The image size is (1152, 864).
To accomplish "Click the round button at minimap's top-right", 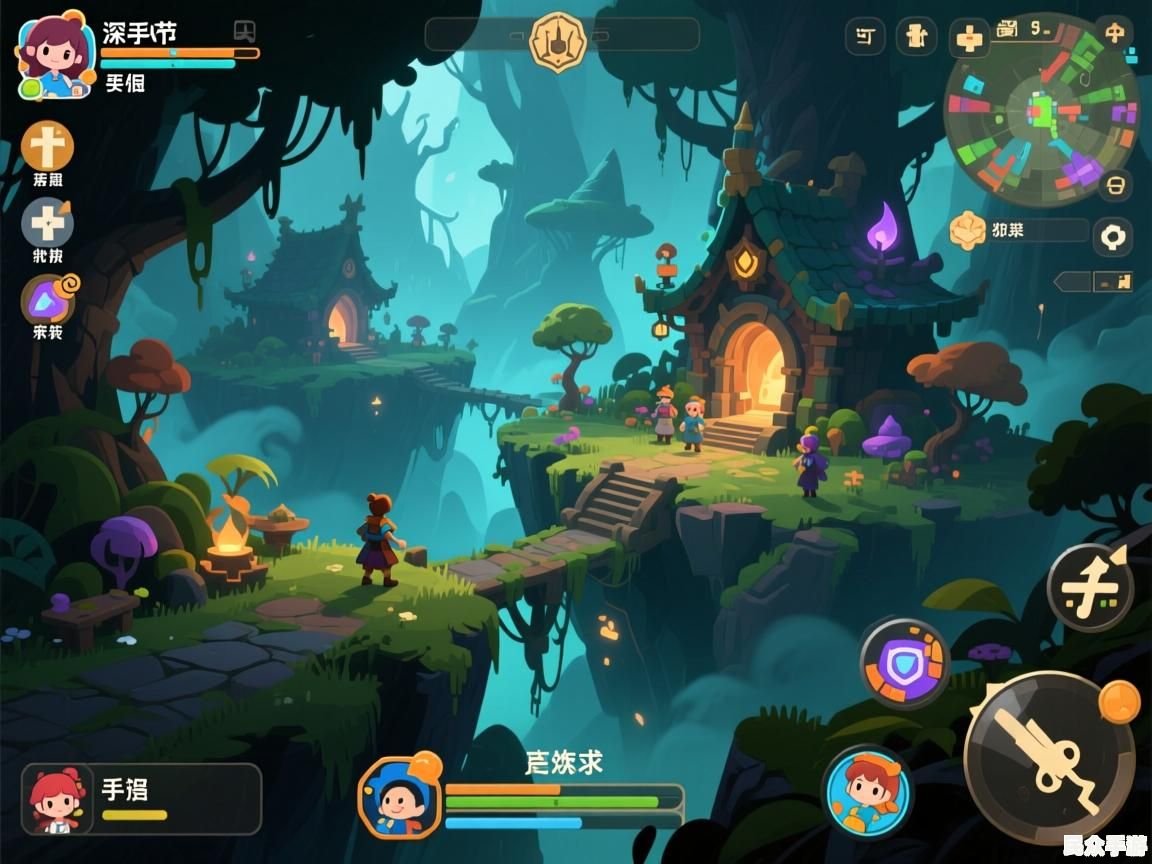I will point(1114,32).
